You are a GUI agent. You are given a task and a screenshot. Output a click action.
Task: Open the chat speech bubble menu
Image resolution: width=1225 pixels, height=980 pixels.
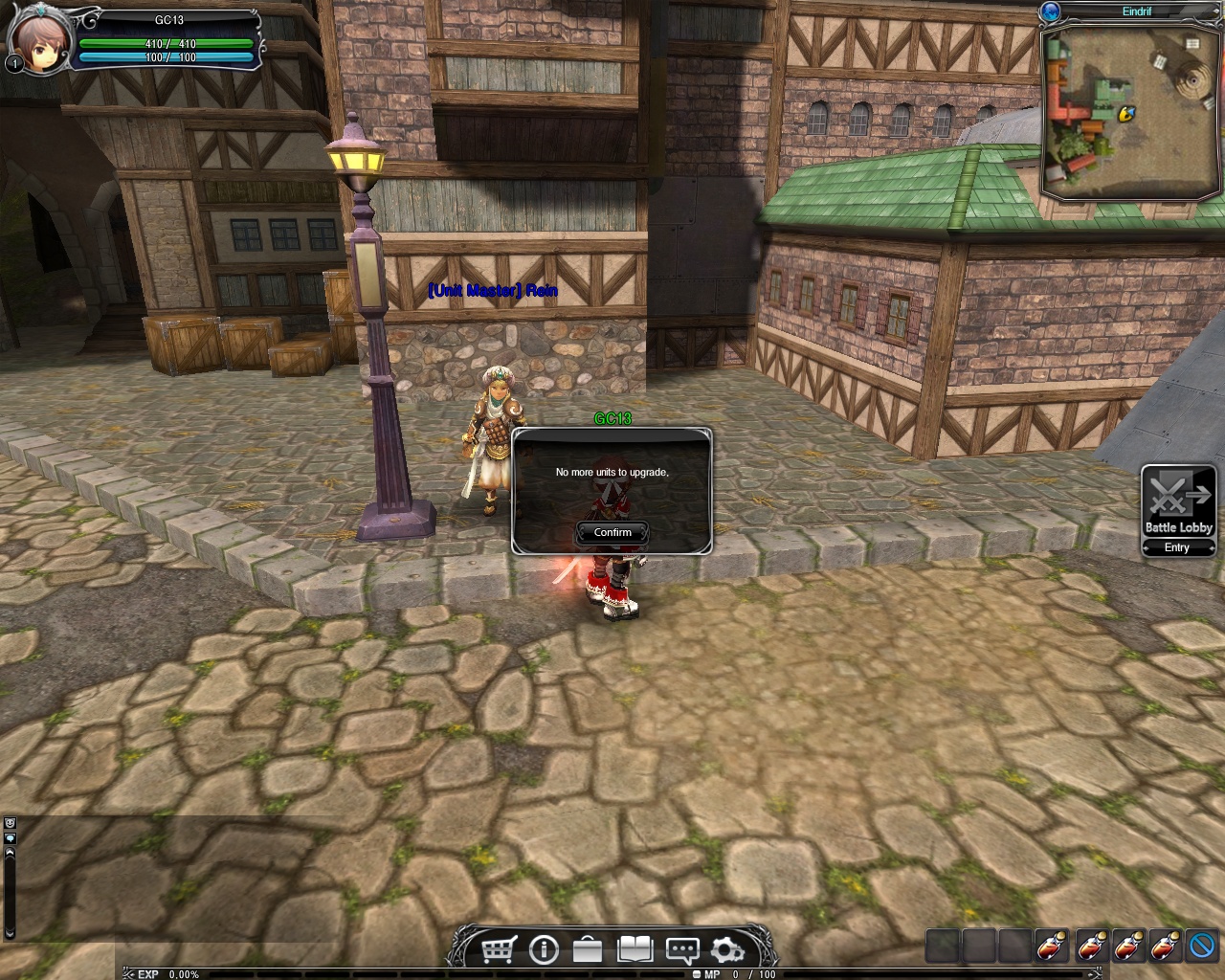click(x=681, y=949)
